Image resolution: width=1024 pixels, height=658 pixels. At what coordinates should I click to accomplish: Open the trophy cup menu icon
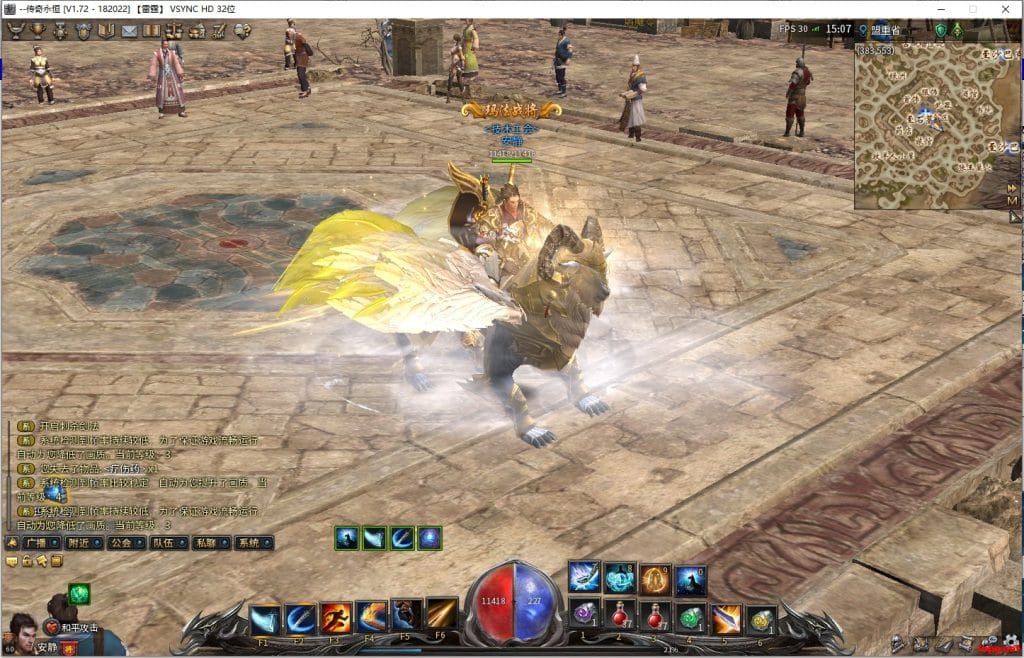click(x=38, y=31)
